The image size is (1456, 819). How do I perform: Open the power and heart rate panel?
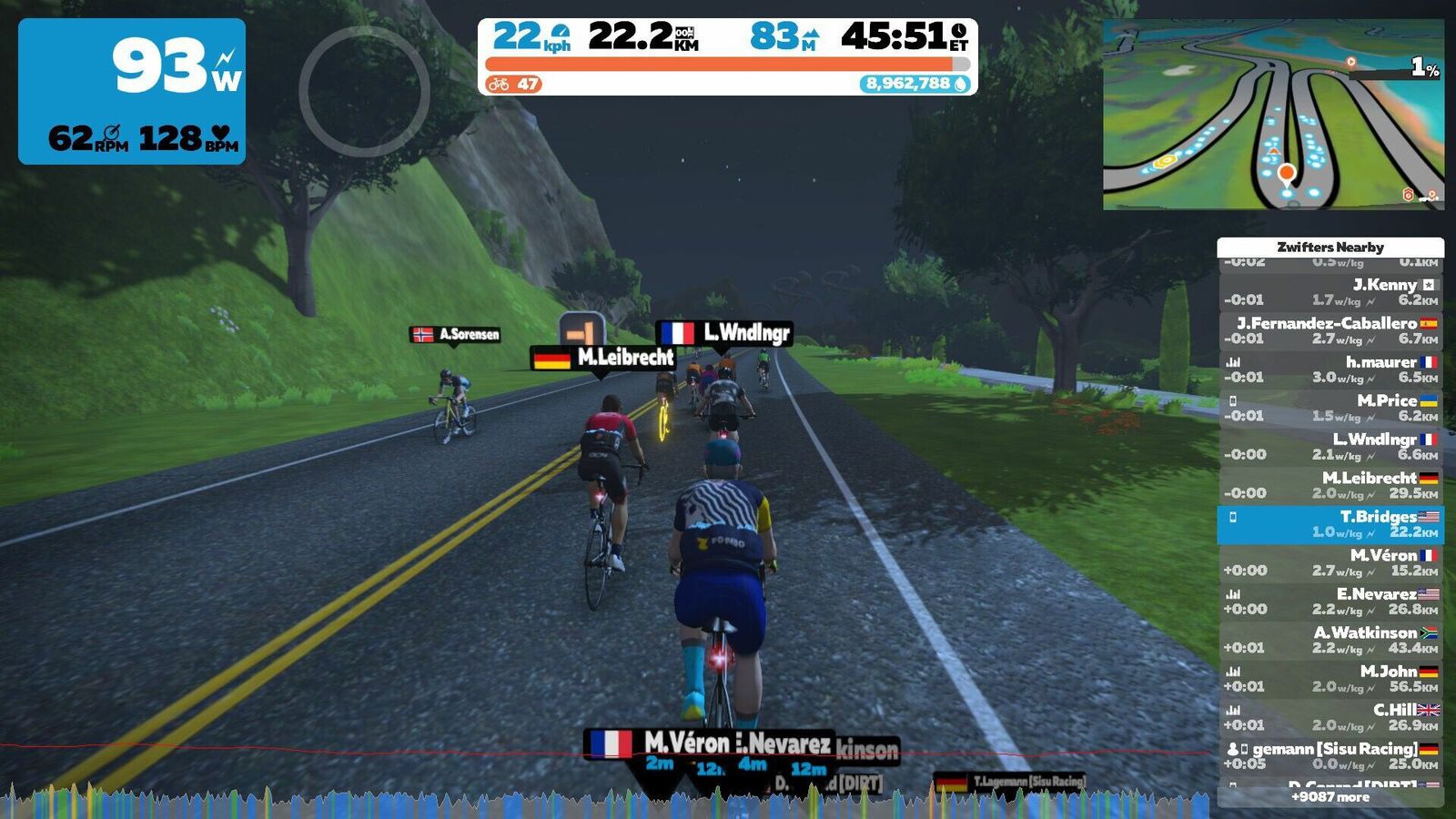coord(132,91)
